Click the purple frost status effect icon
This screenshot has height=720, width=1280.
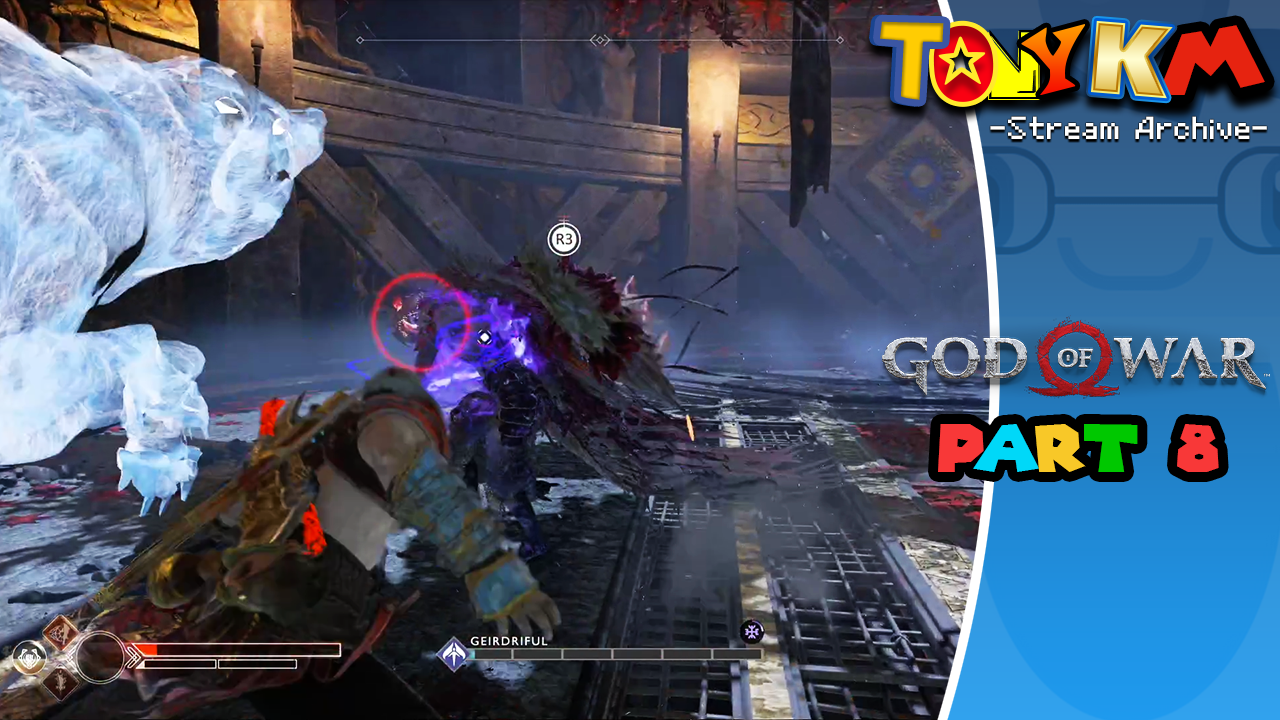click(x=751, y=631)
